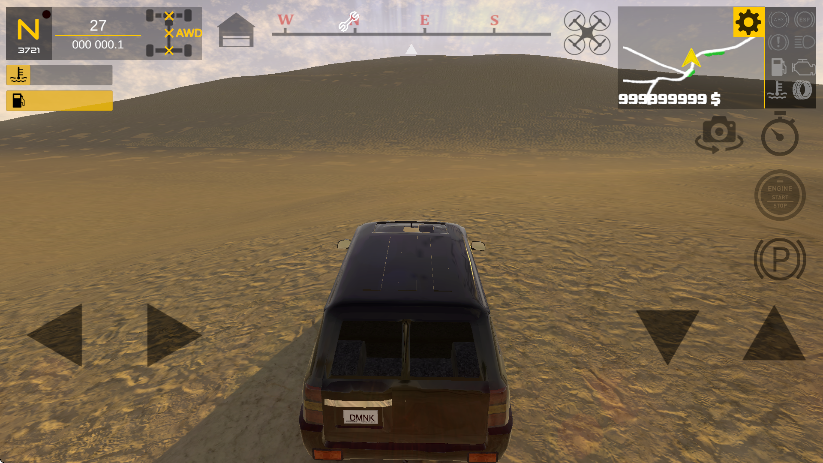
Task: Go to the garage
Action: click(236, 31)
